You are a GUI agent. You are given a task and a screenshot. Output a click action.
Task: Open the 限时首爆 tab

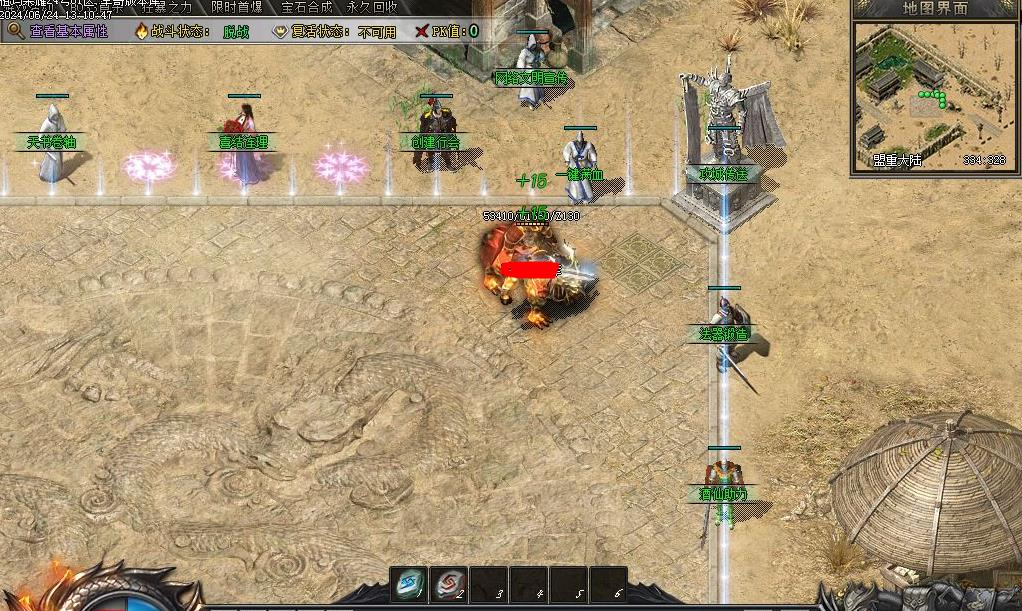pyautogui.click(x=237, y=7)
